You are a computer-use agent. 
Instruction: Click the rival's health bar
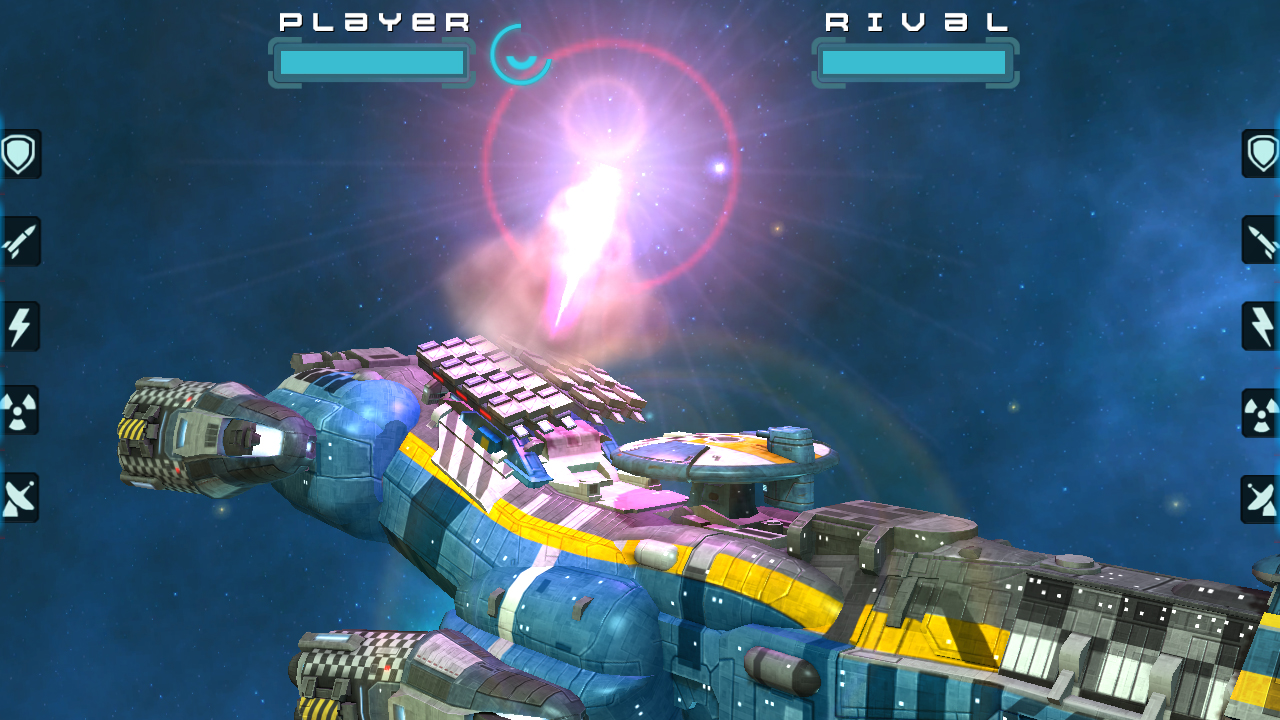click(915, 62)
